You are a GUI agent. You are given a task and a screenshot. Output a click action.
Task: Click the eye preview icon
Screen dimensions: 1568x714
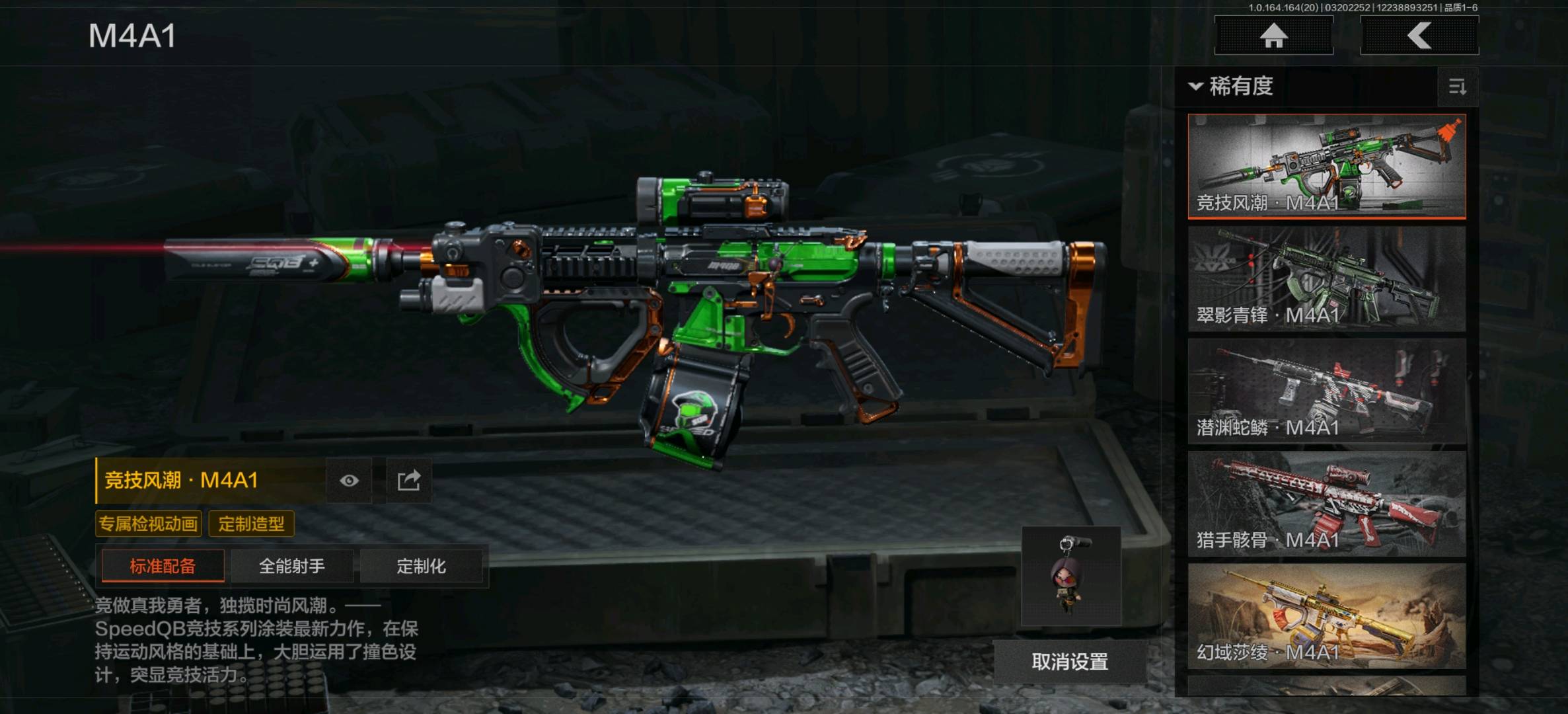(349, 481)
